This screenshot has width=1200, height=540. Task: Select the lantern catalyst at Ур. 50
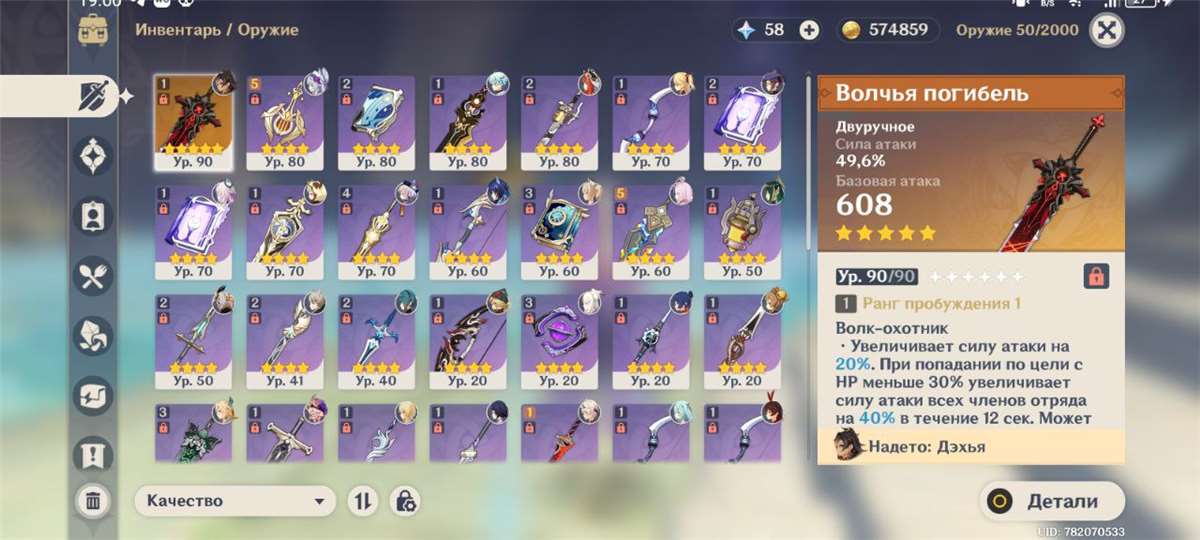click(742, 232)
